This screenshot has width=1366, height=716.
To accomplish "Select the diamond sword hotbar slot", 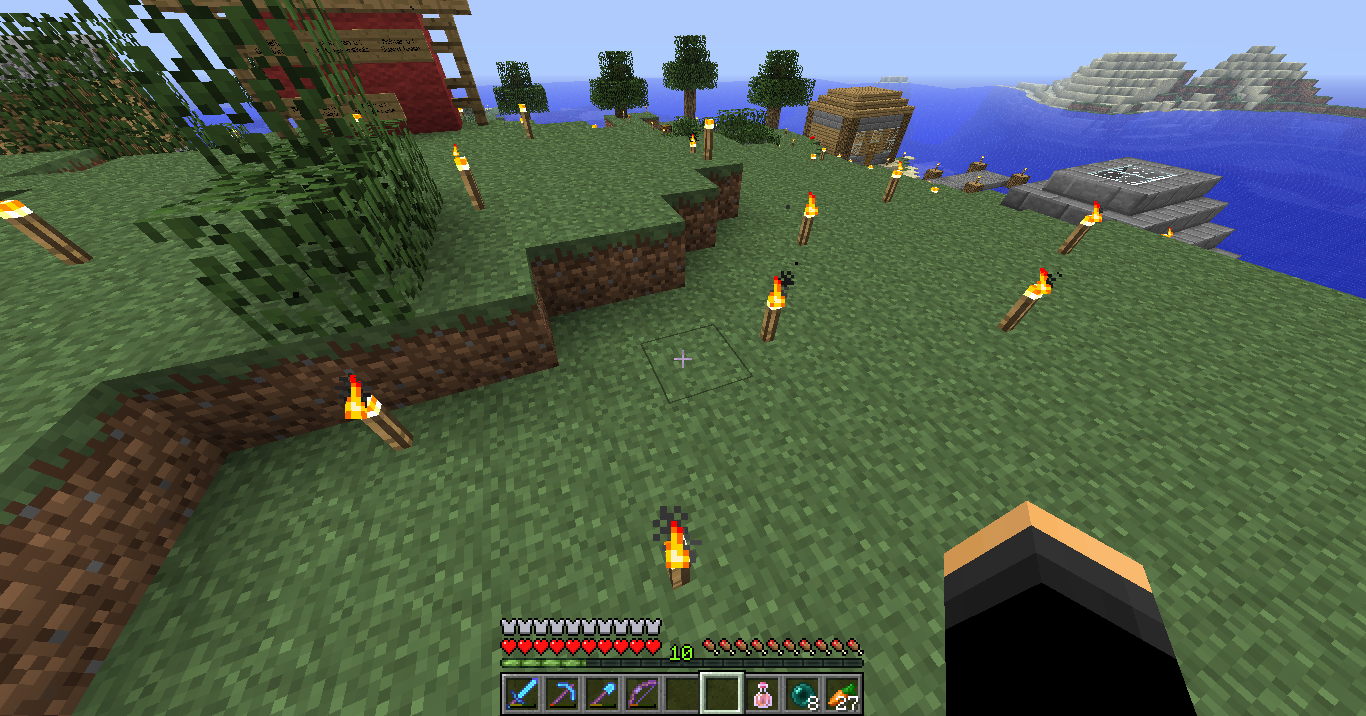I will click(521, 694).
